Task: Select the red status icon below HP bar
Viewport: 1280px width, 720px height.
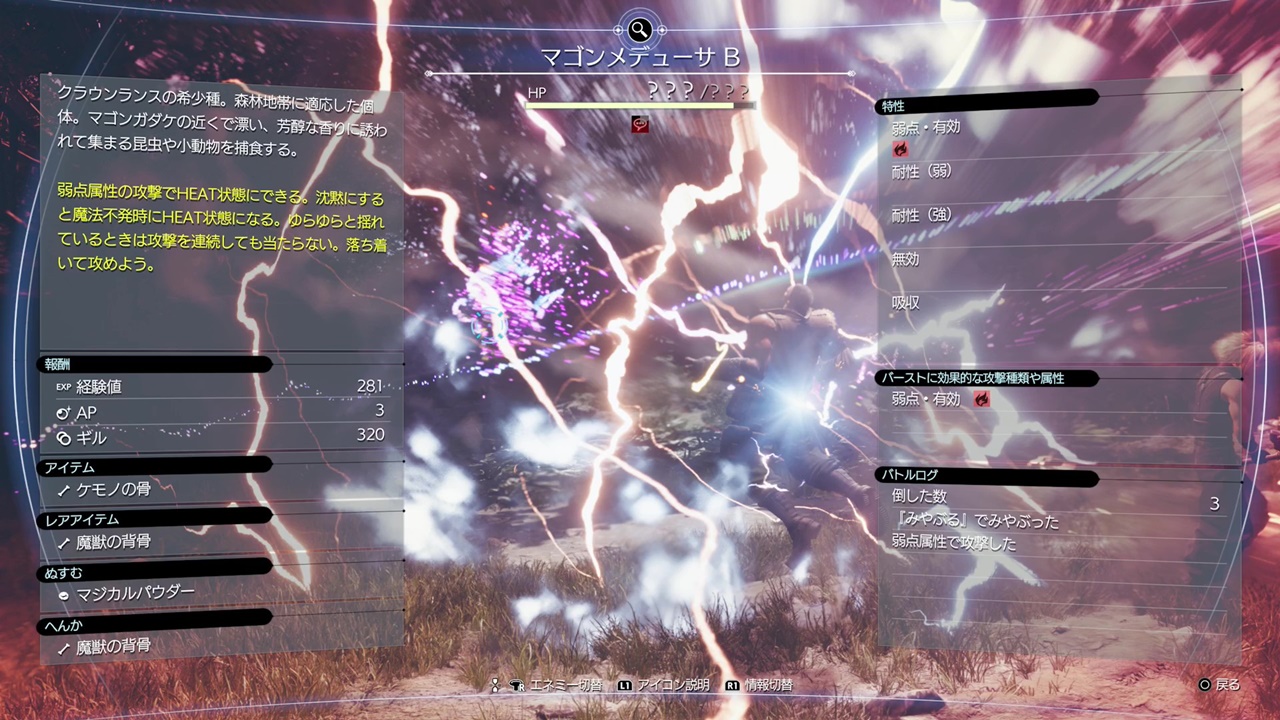Action: coord(641,124)
